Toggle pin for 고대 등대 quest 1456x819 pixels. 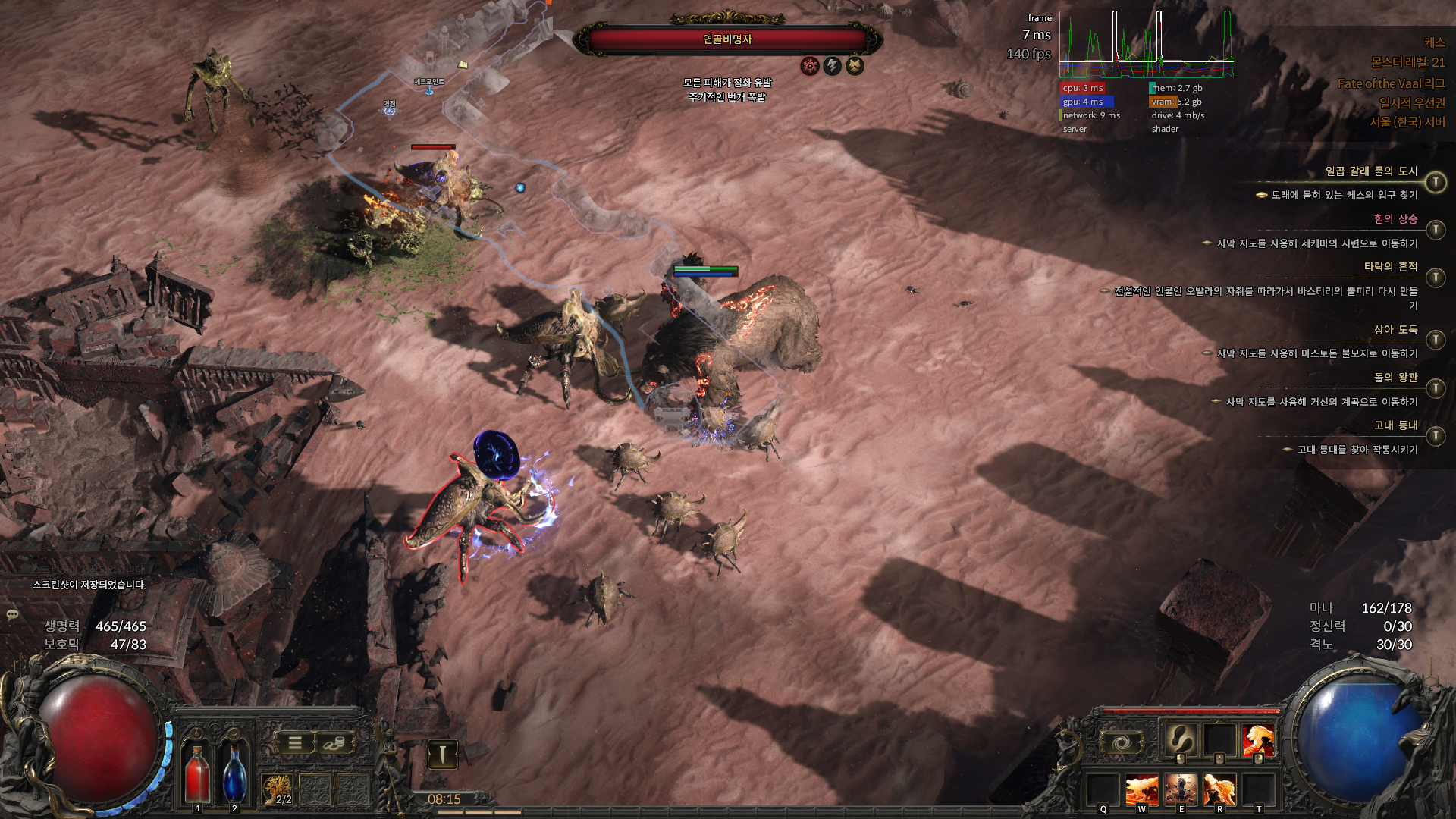(x=1435, y=436)
